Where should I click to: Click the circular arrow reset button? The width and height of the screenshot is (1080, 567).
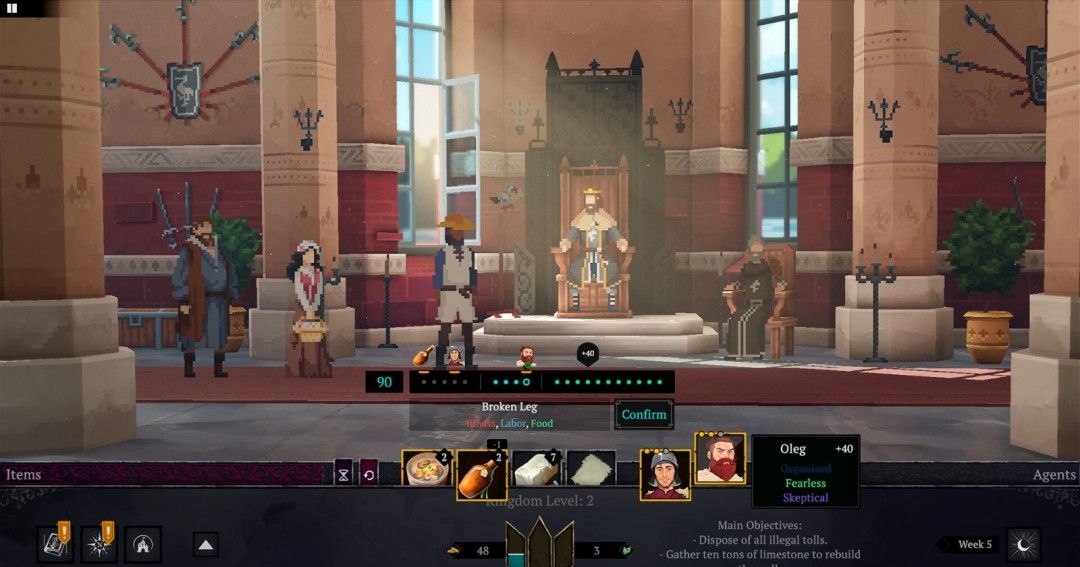(x=369, y=475)
